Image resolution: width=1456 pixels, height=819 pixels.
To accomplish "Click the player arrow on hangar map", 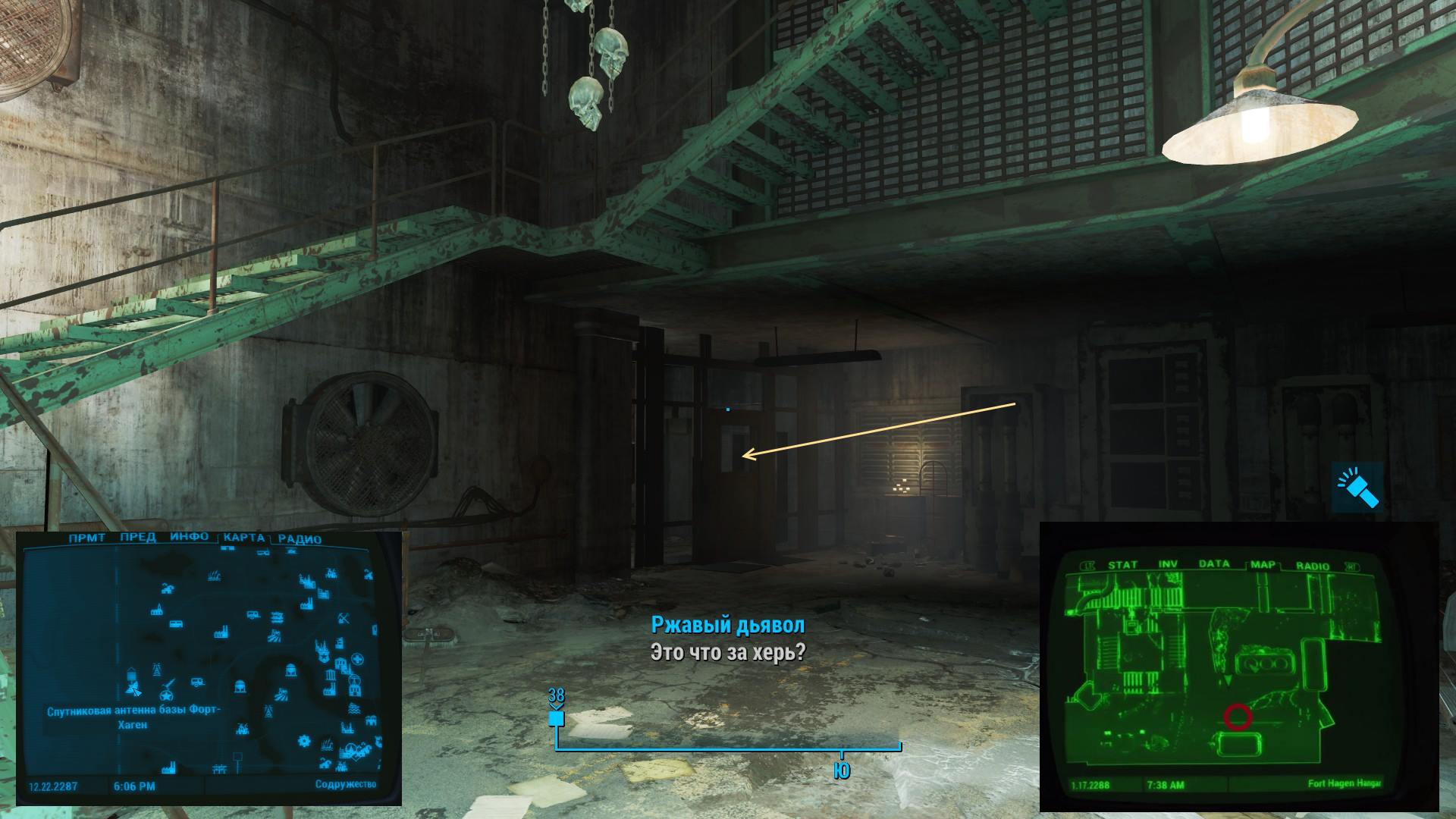I will (1228, 682).
